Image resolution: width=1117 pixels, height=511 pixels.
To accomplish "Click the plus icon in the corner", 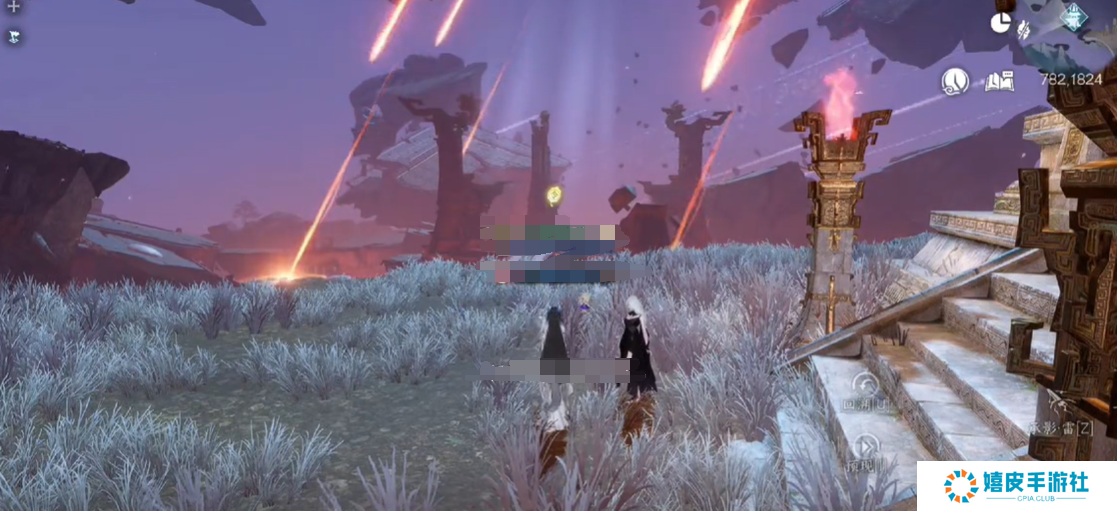I will pyautogui.click(x=14, y=7).
